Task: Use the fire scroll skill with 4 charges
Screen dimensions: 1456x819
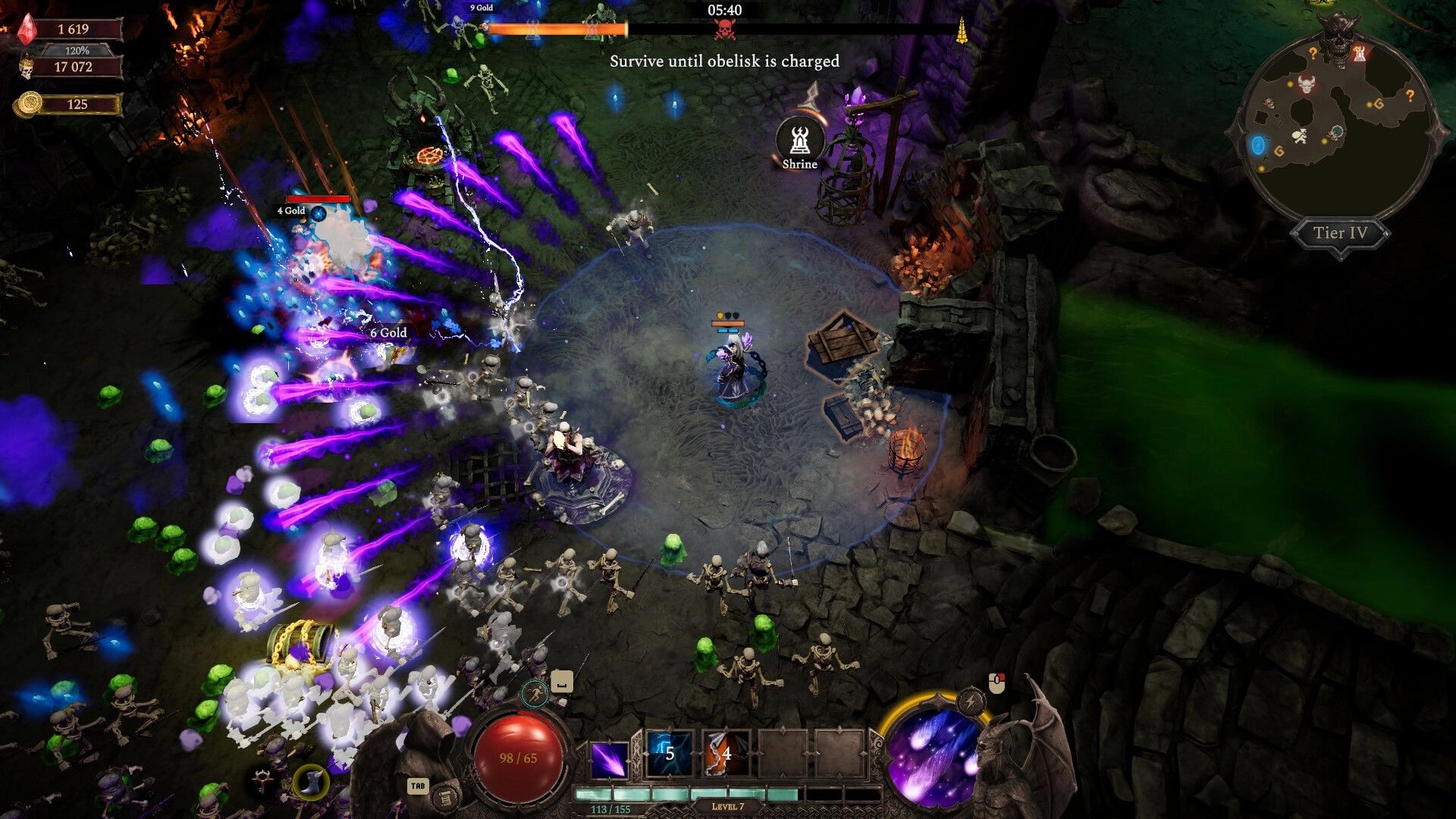Action: point(725,754)
